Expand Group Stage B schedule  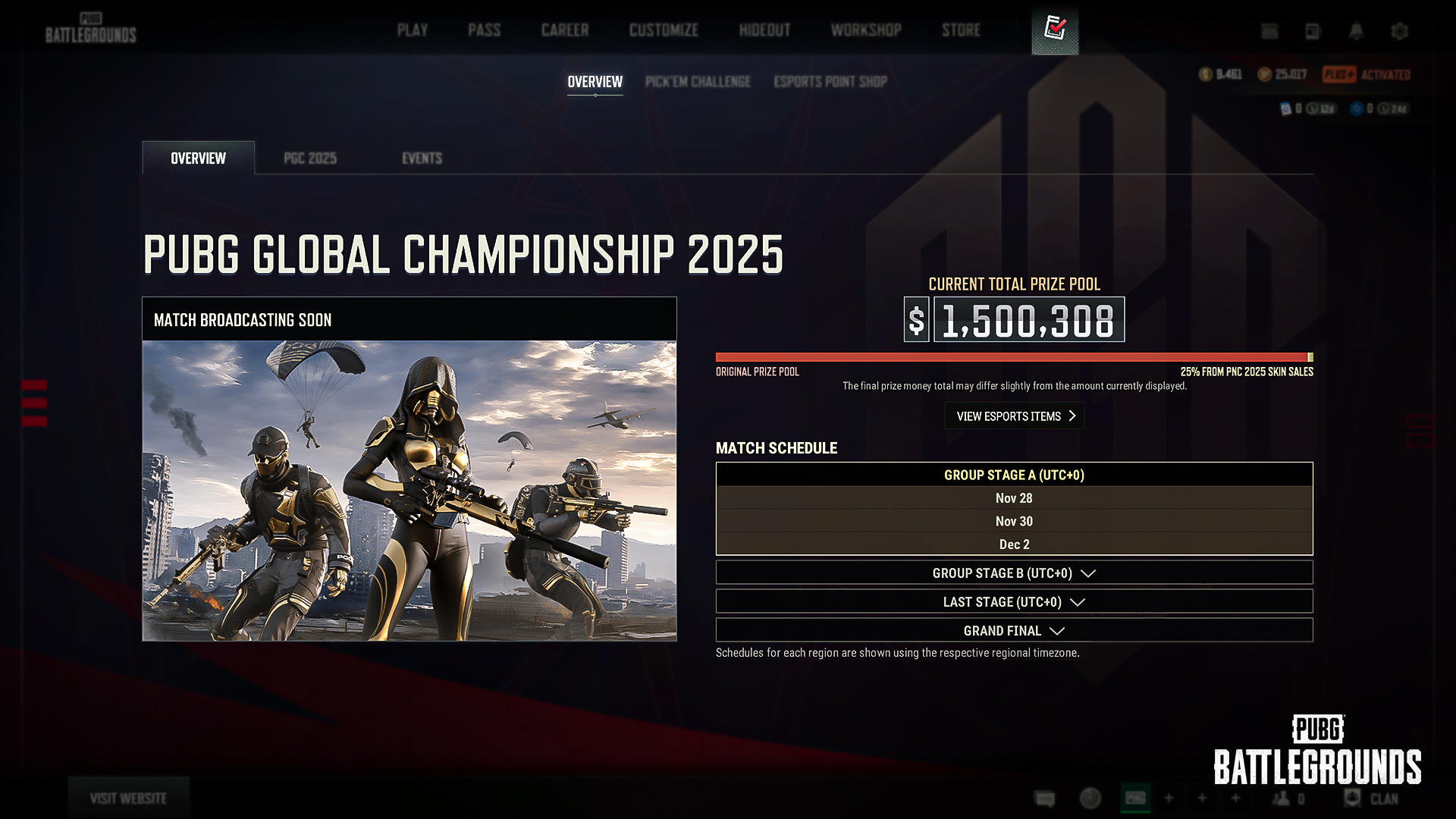click(x=1014, y=573)
